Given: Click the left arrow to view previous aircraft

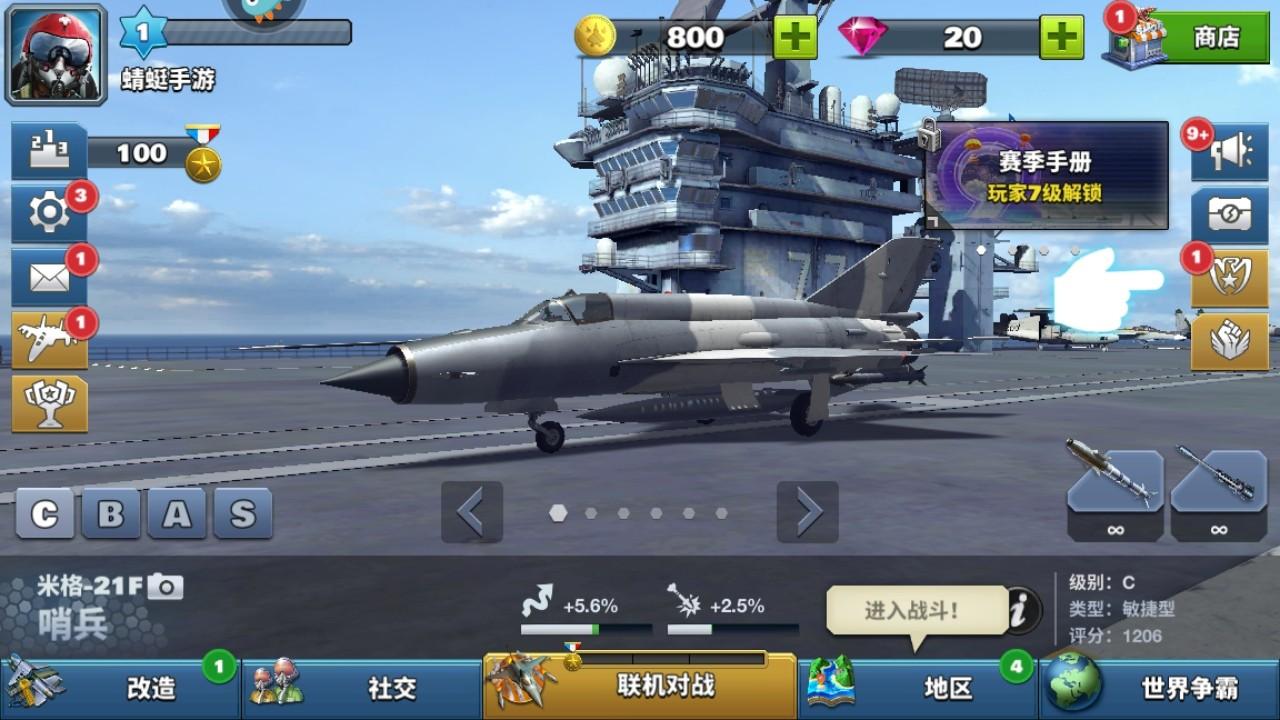Looking at the screenshot, I should 472,512.
